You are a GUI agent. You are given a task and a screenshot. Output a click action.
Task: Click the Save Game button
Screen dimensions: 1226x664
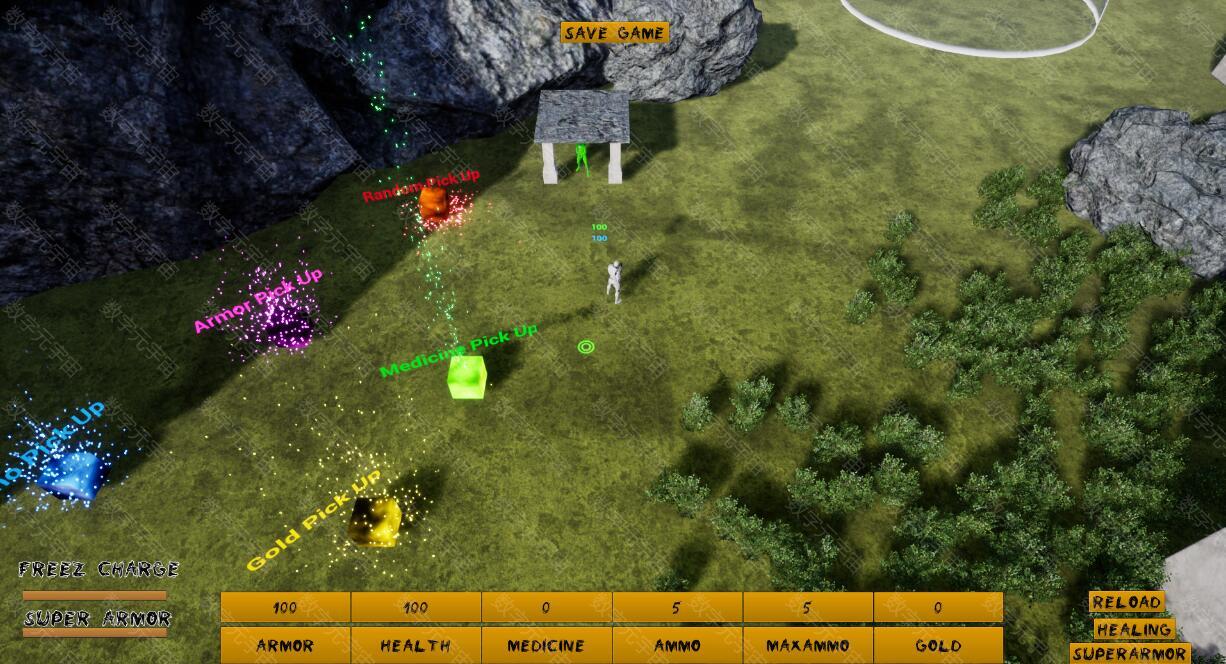[614, 33]
